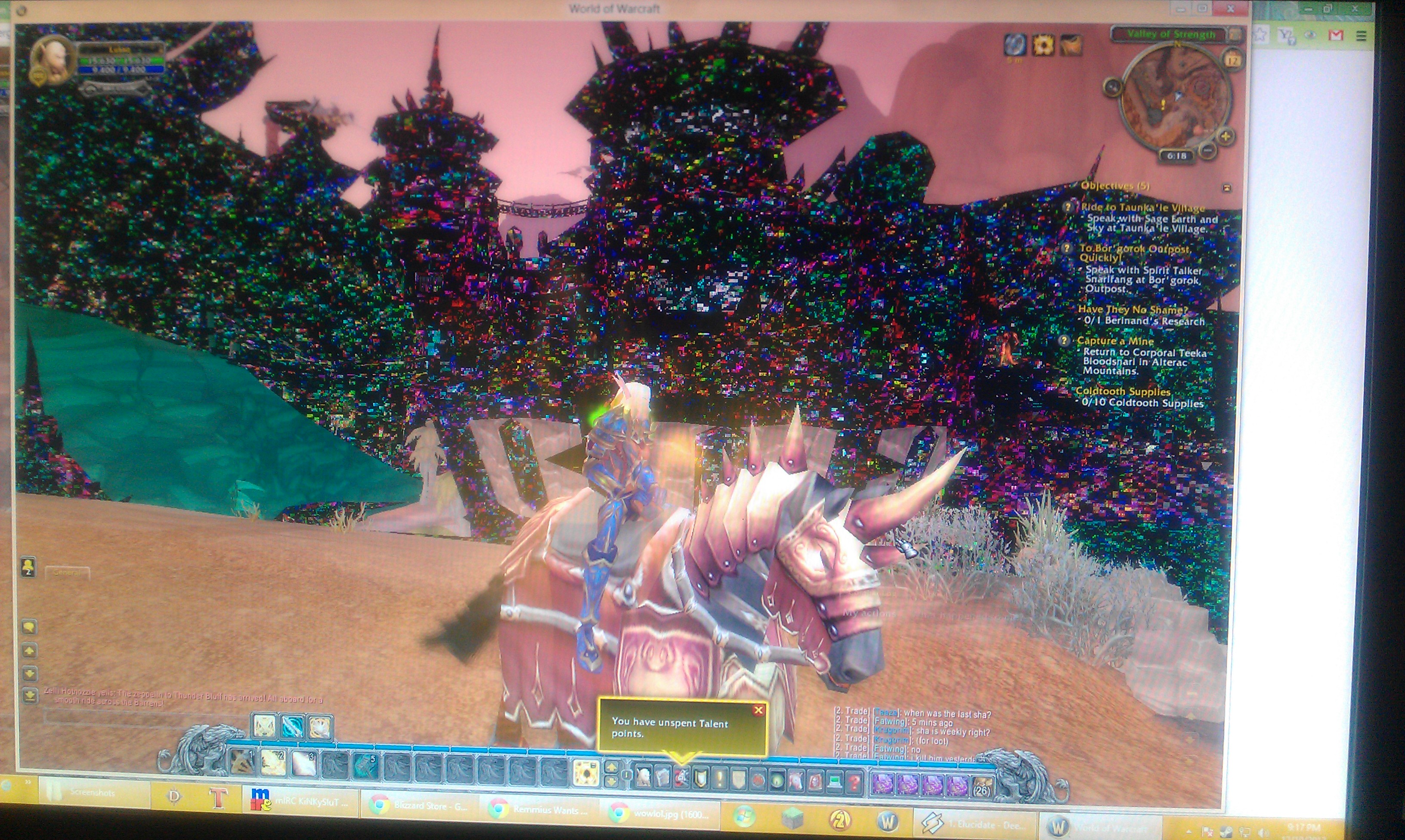The image size is (1405, 840).
Task: Open the Coldtooth Supplies quest entry
Action: (1123, 392)
